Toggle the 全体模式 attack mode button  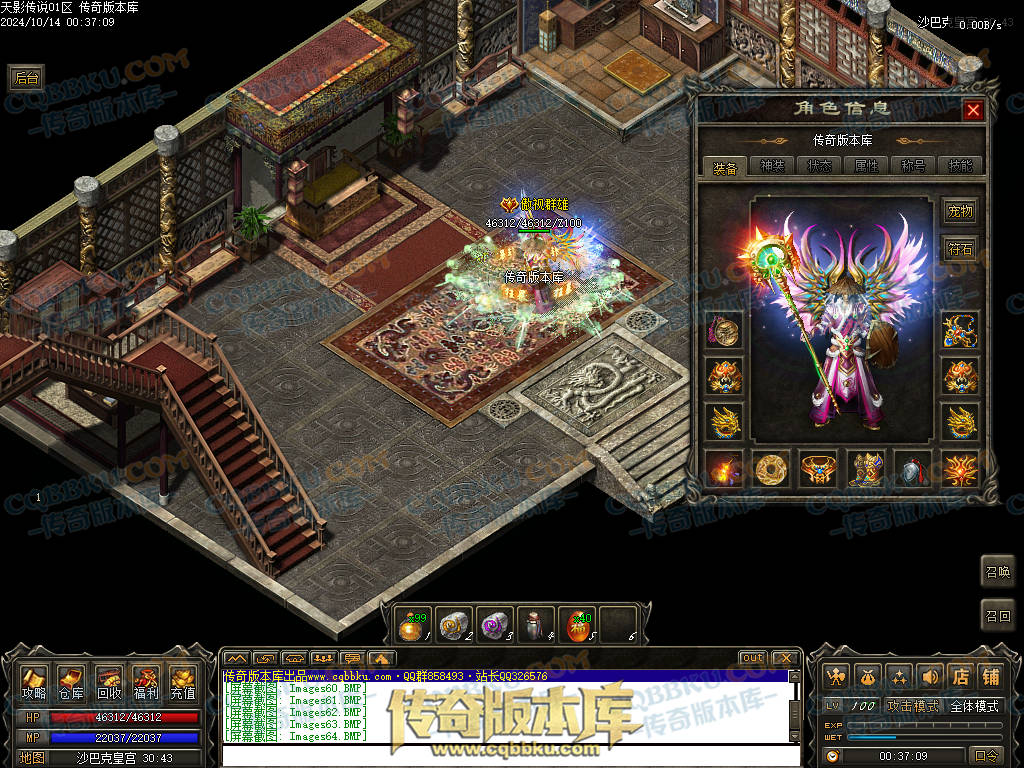pos(974,706)
